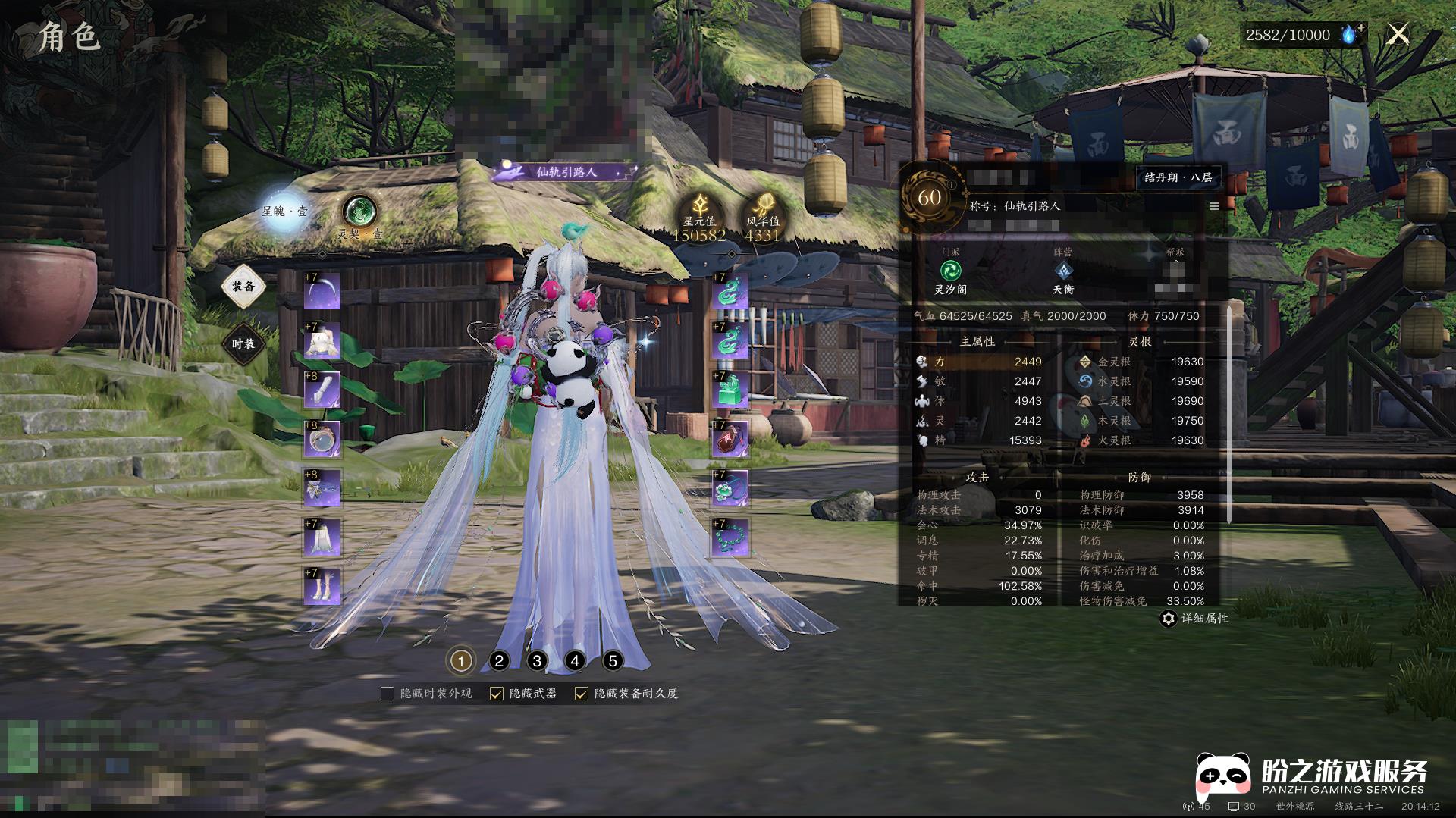This screenshot has height=818, width=1456.
Task: Select the white glove equipment slot
Action: 322,390
